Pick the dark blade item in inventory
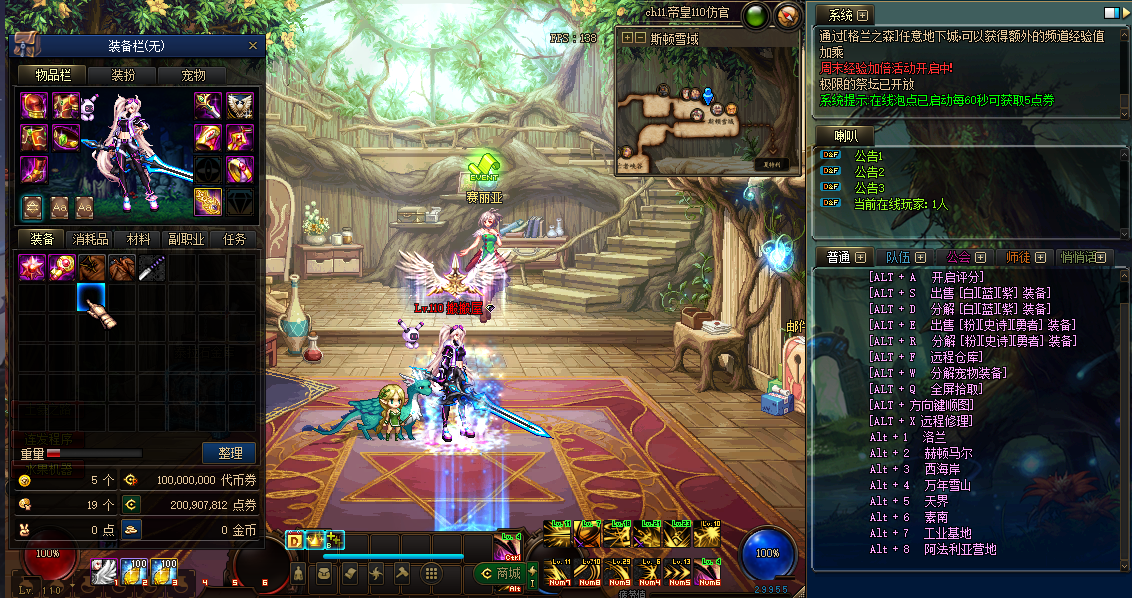Screen dimensions: 1132x598 (x=152, y=267)
